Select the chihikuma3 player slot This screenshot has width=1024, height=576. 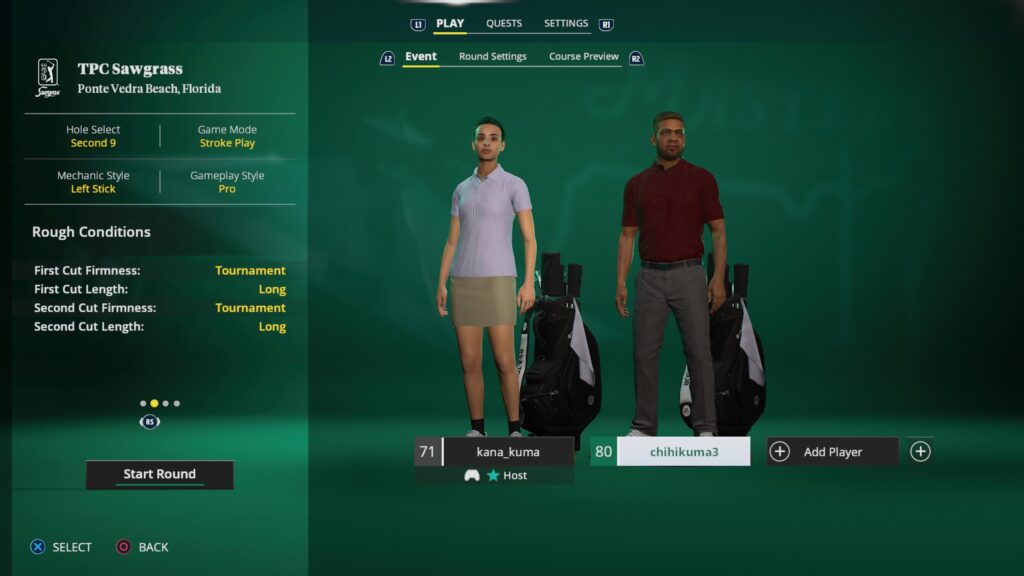tap(683, 452)
